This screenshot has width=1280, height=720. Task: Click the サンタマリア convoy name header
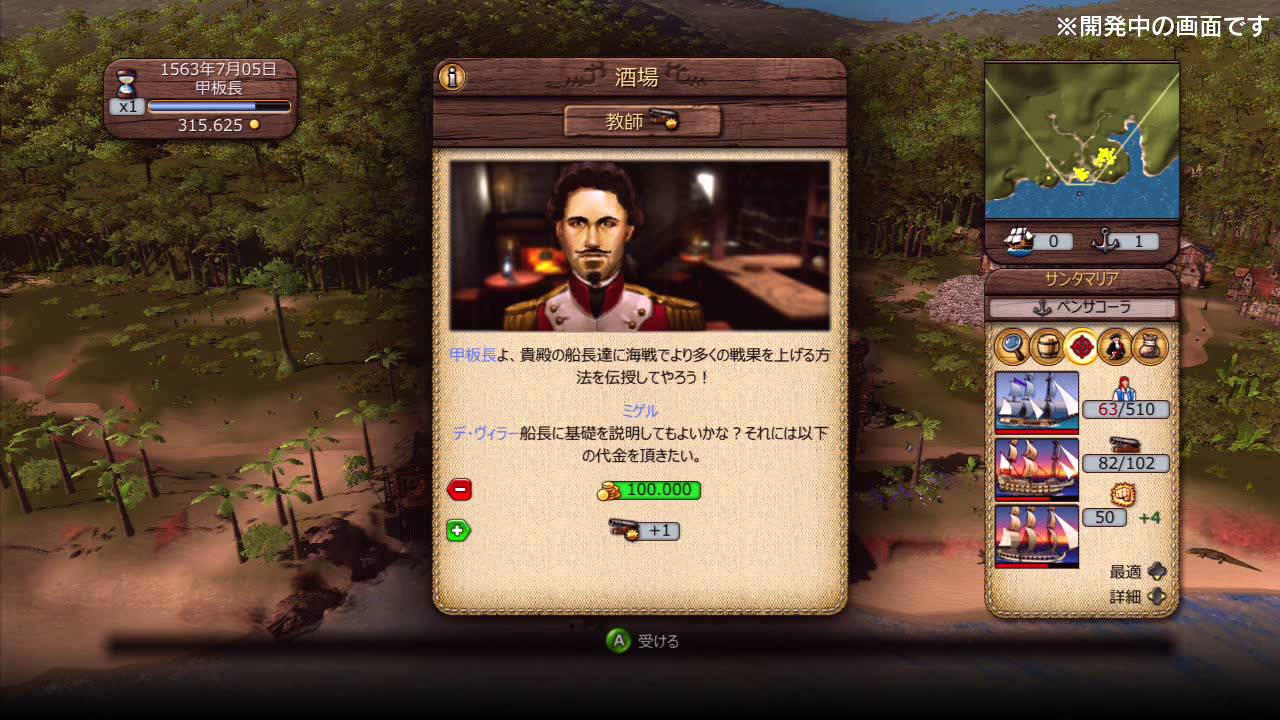[1081, 280]
